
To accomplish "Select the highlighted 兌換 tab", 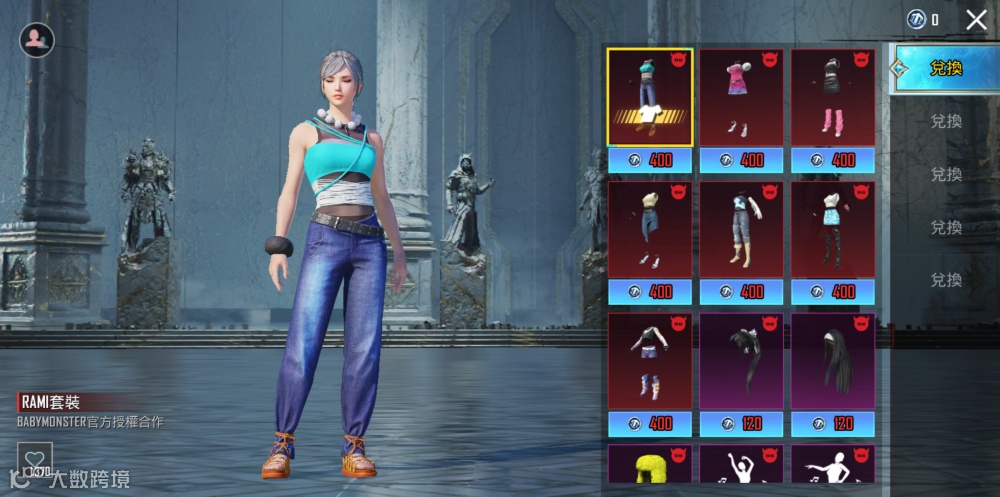I will (x=945, y=68).
